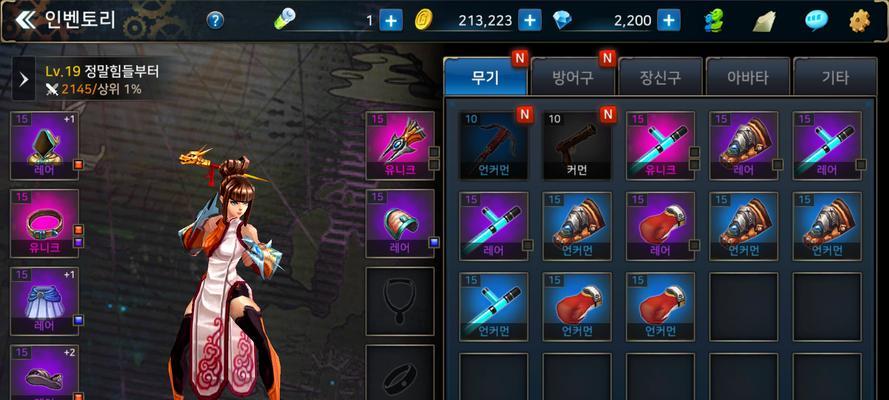Open the empty necklace equipment slot
Image resolution: width=889 pixels, height=400 pixels.
click(399, 300)
